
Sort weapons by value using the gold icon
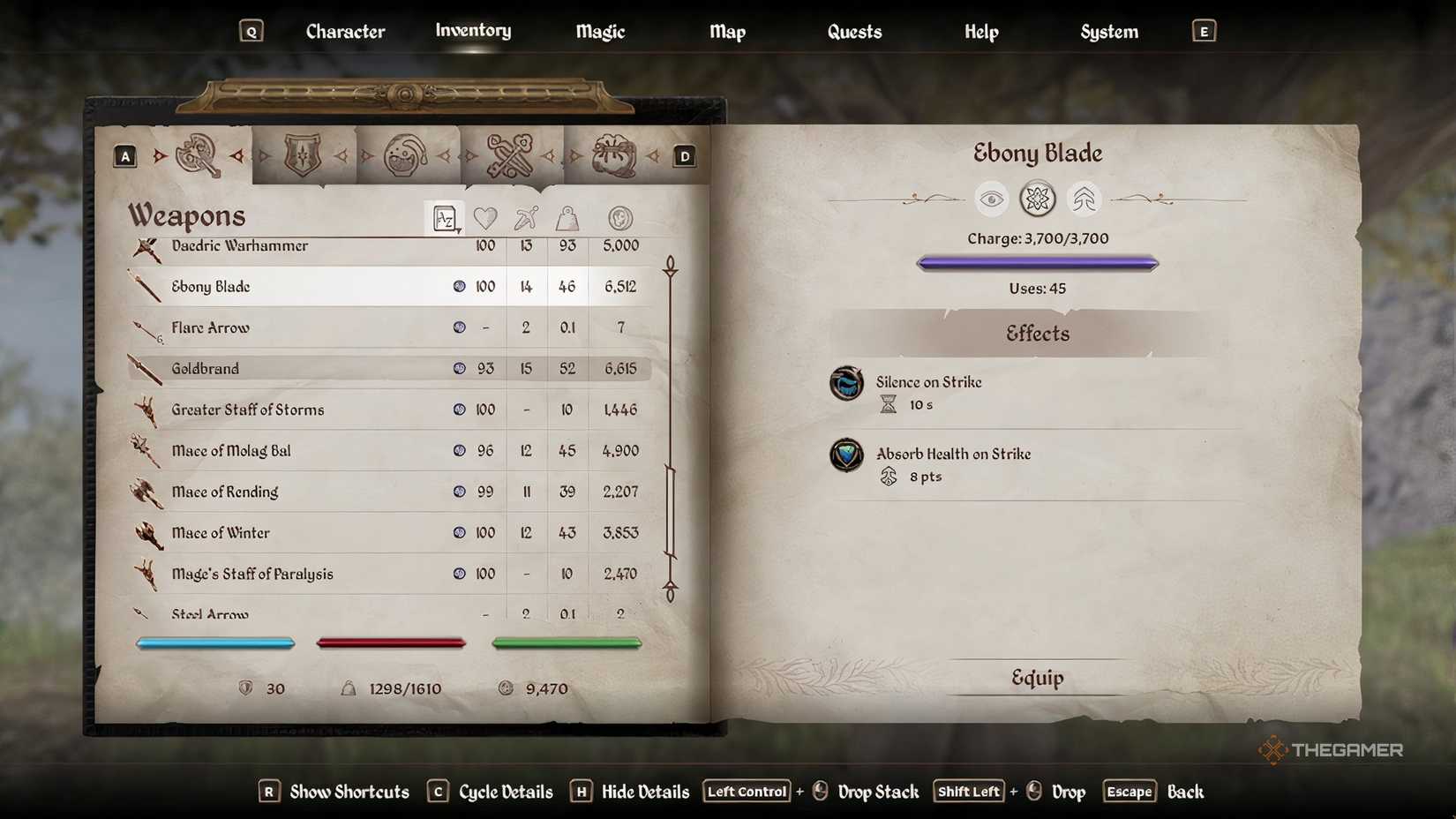(619, 218)
